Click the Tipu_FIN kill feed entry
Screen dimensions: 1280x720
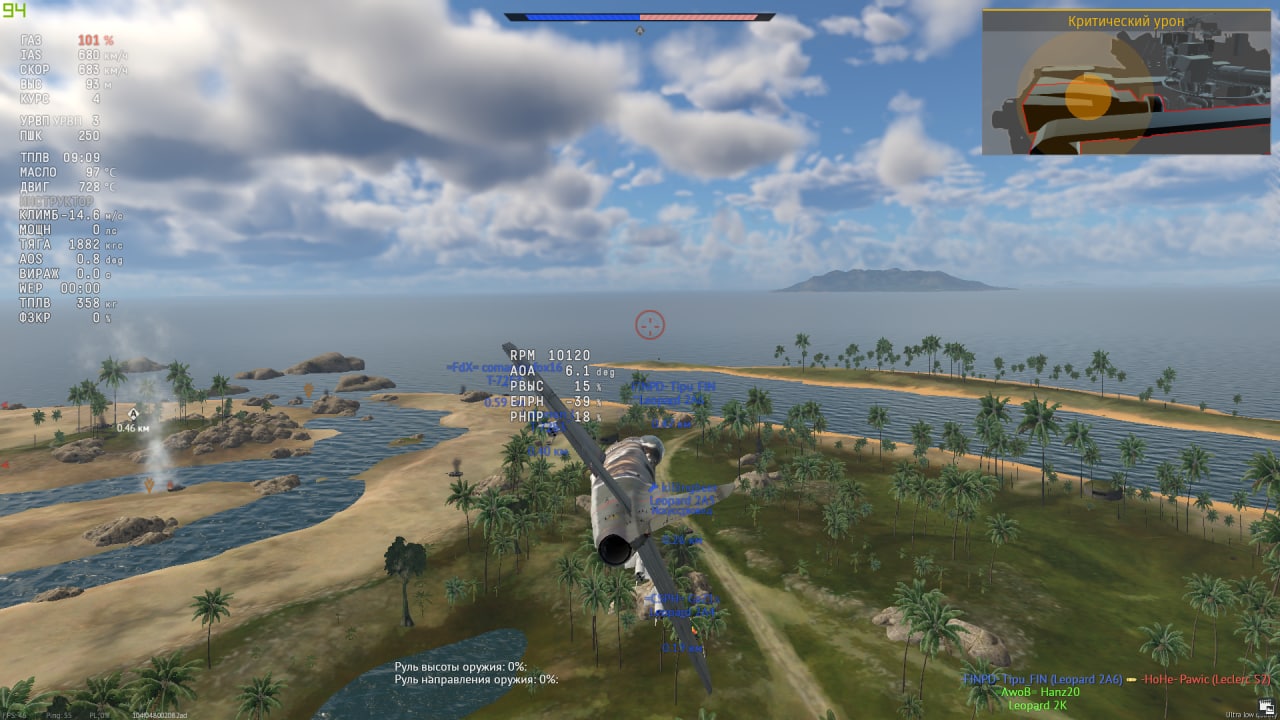click(1041, 679)
